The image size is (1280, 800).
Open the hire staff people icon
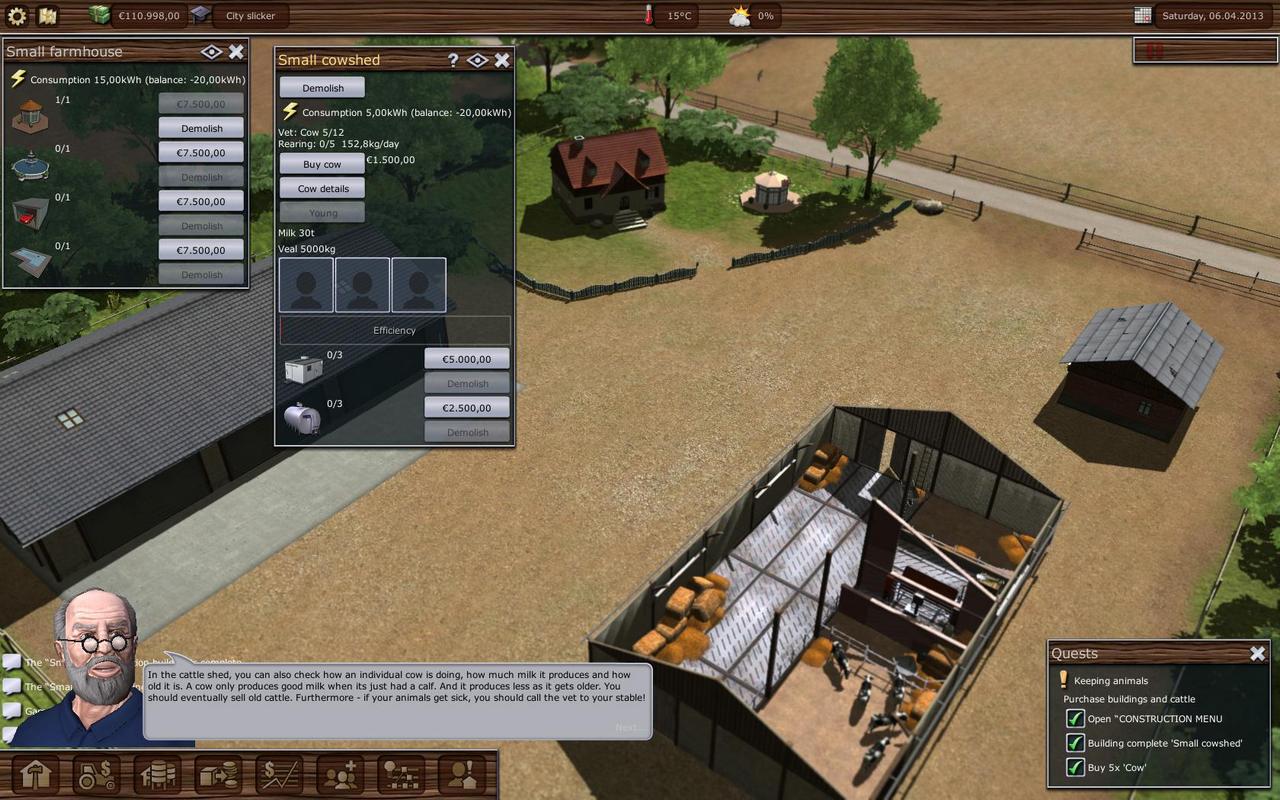tap(340, 775)
